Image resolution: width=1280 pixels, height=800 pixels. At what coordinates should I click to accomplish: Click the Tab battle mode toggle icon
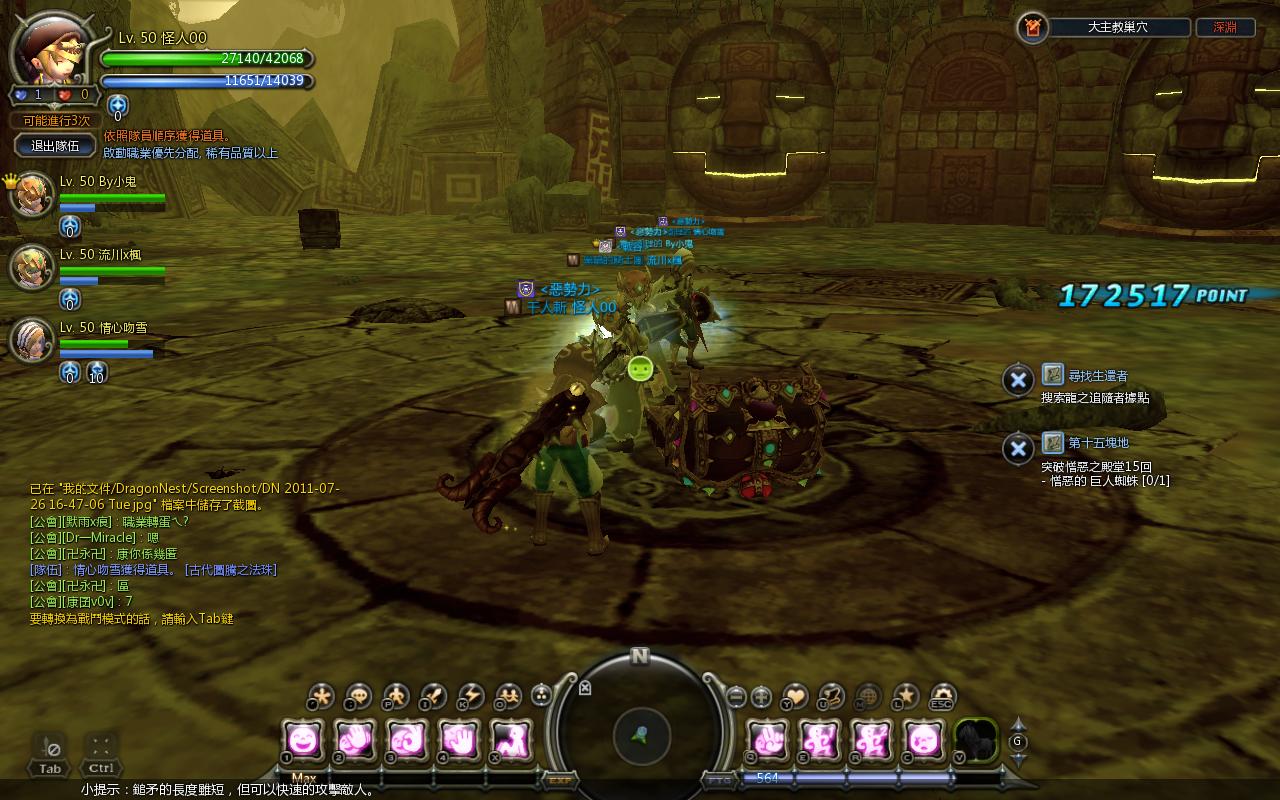(x=50, y=748)
